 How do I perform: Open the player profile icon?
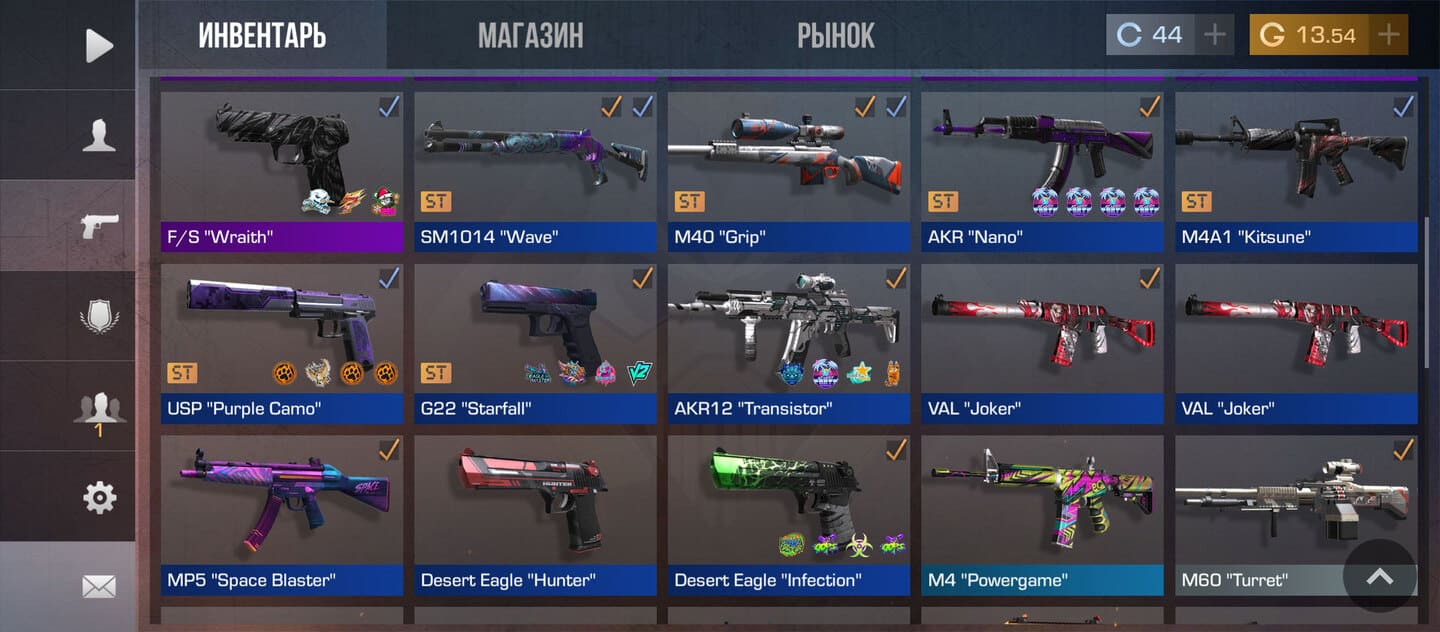click(98, 134)
